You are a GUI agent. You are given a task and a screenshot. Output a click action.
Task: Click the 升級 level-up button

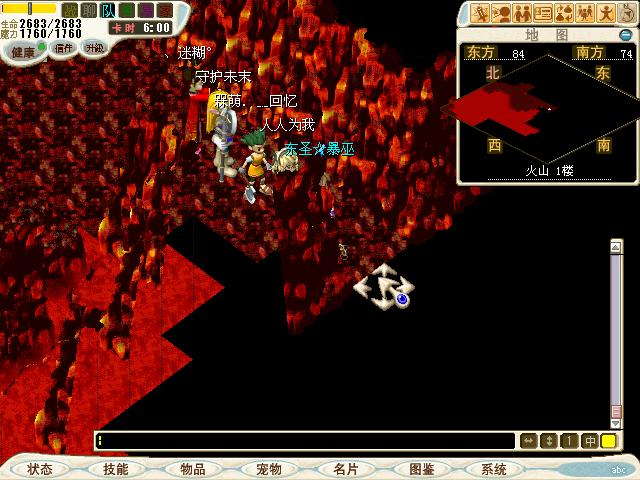tap(94, 47)
